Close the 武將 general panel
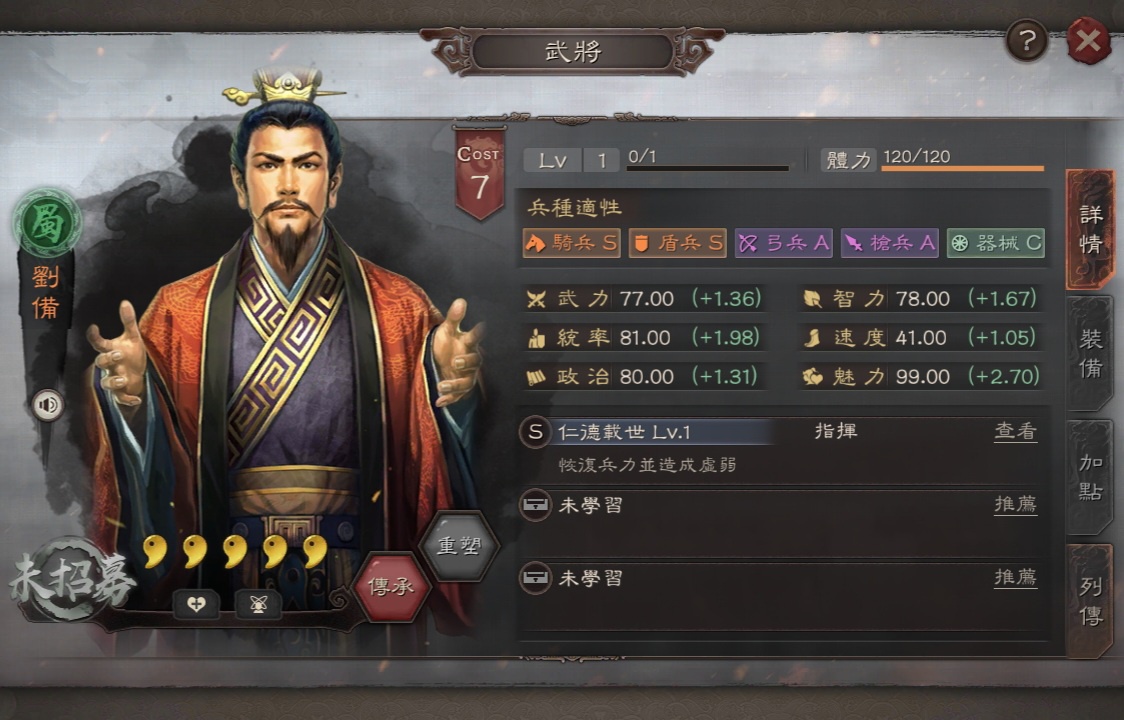The width and height of the screenshot is (1124, 720). [1088, 41]
